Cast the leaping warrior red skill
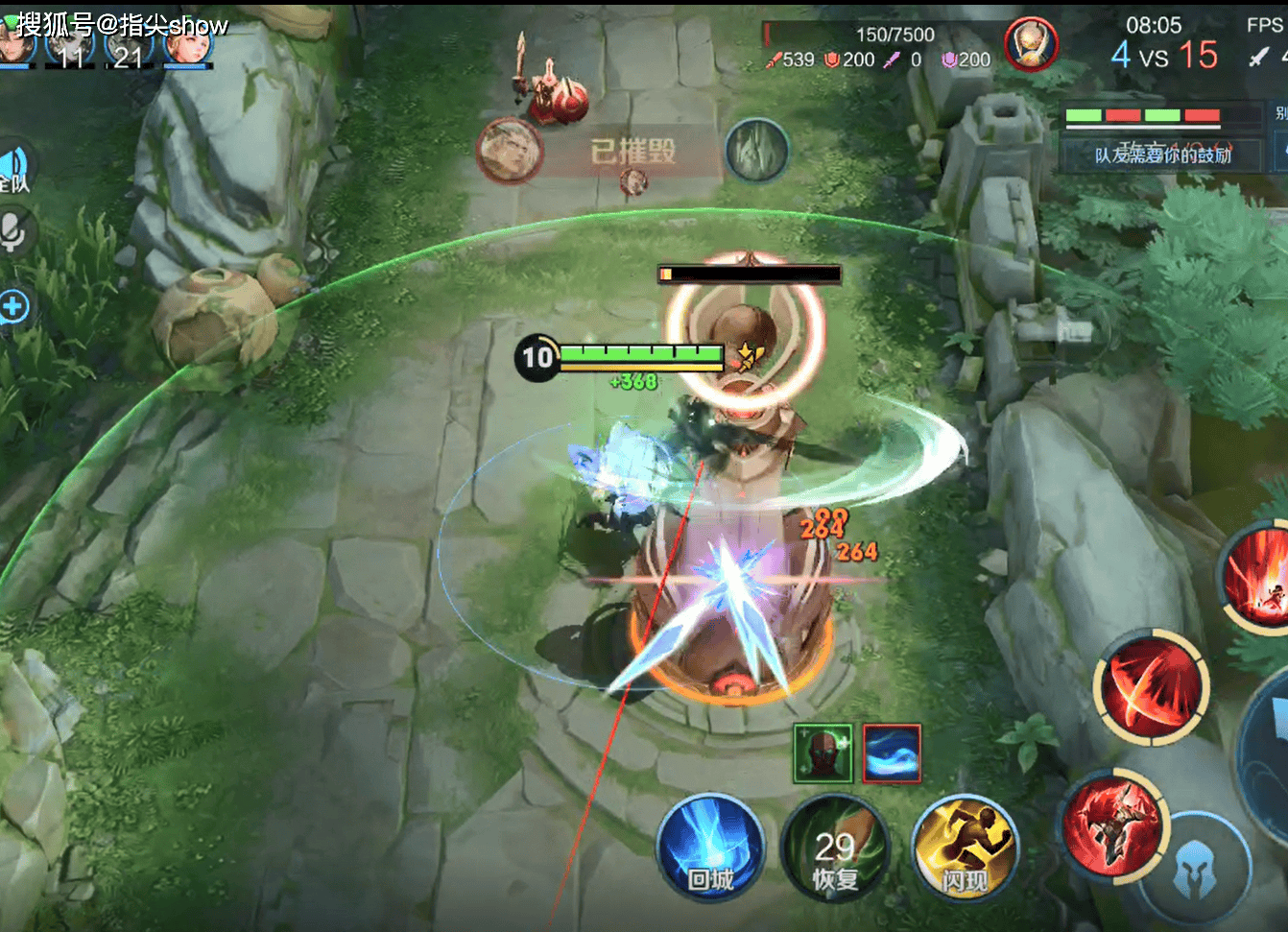 point(1112,825)
